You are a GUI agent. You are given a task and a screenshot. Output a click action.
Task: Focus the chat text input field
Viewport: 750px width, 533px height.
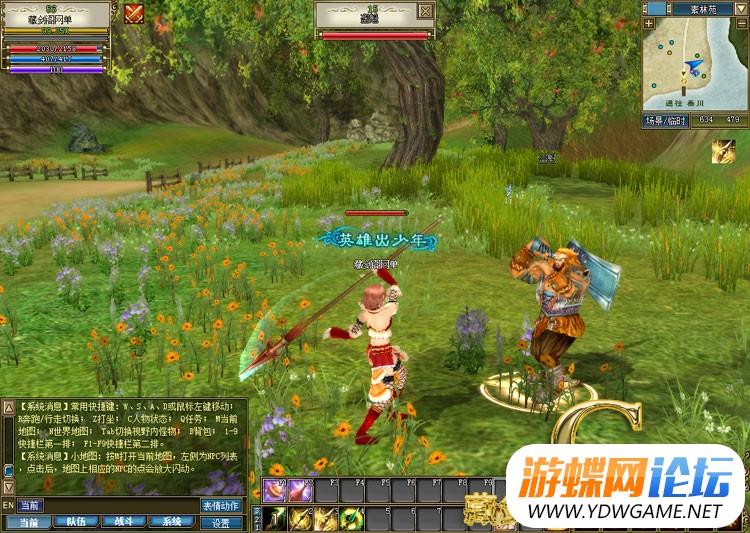(x=105, y=506)
